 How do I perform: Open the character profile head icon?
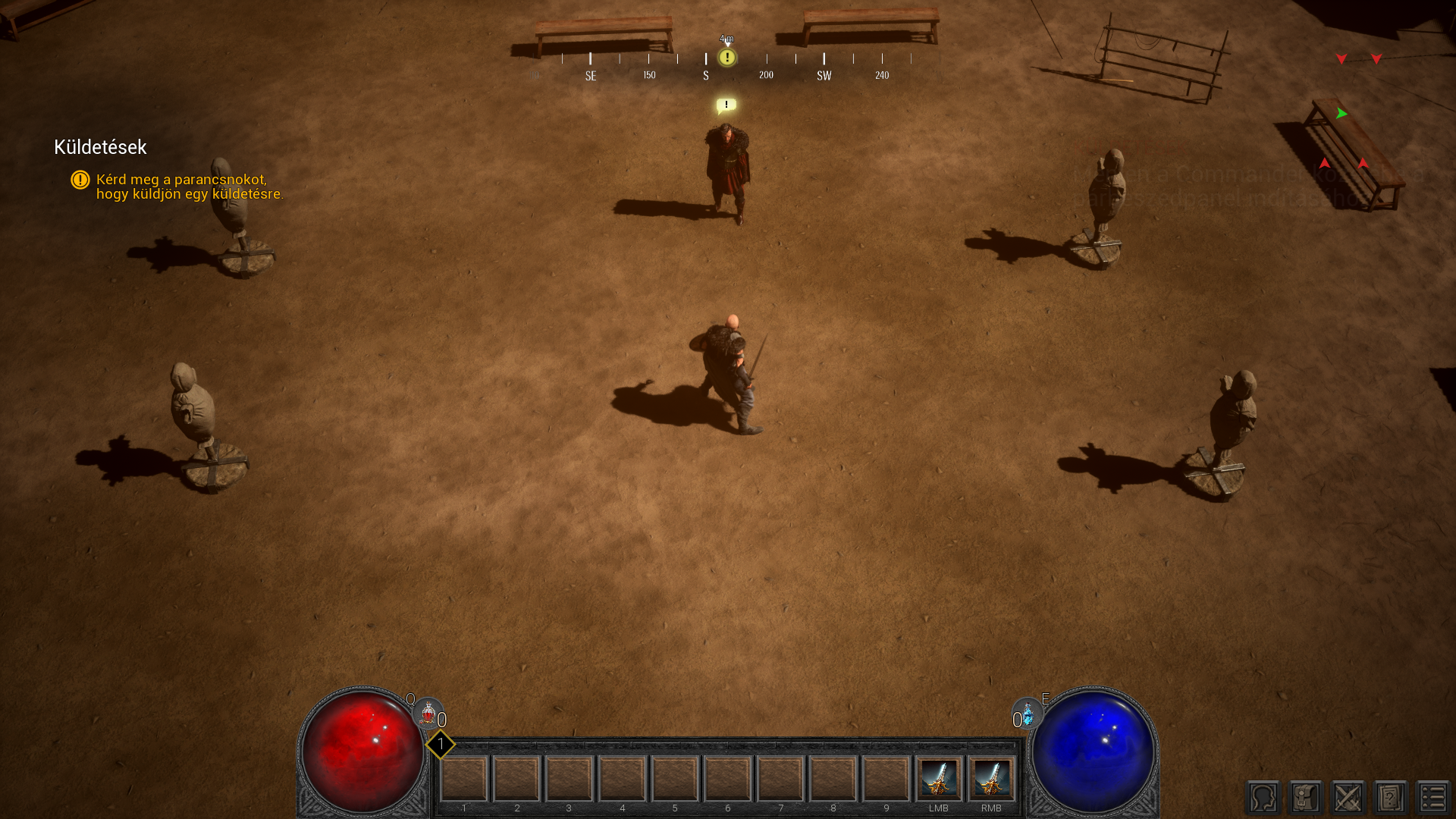point(1263,798)
